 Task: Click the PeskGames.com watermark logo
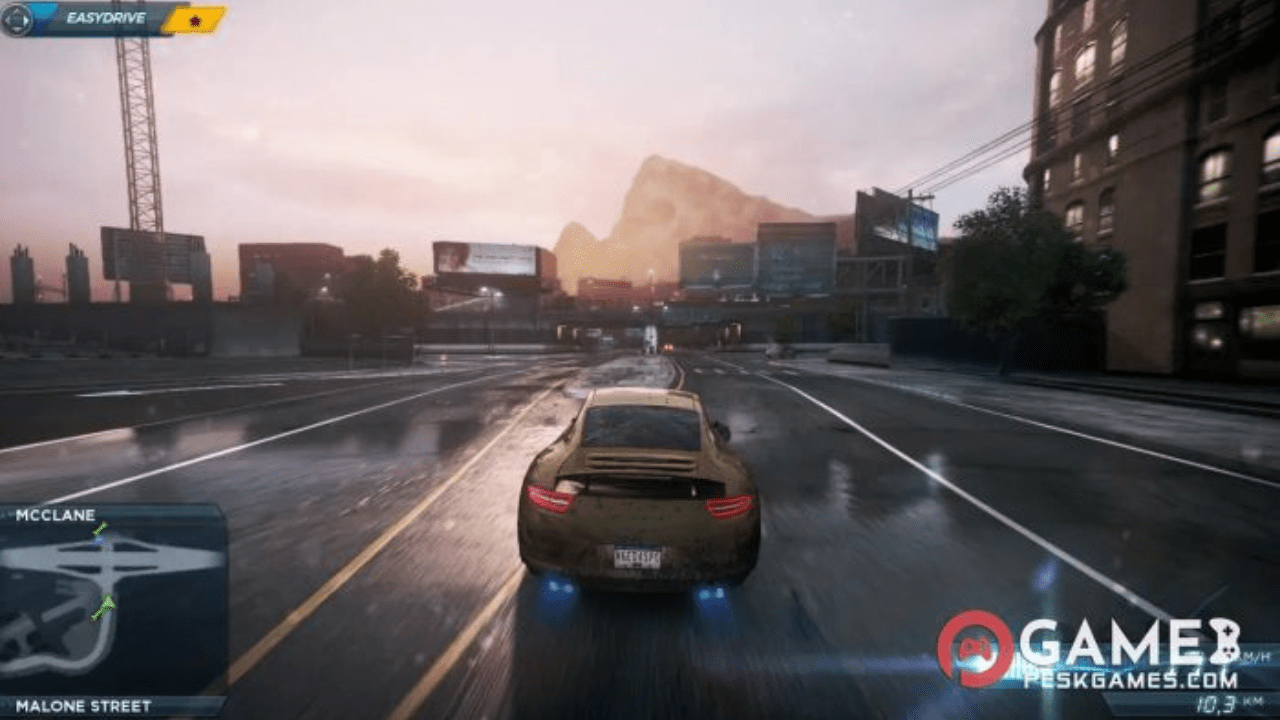pos(1088,650)
